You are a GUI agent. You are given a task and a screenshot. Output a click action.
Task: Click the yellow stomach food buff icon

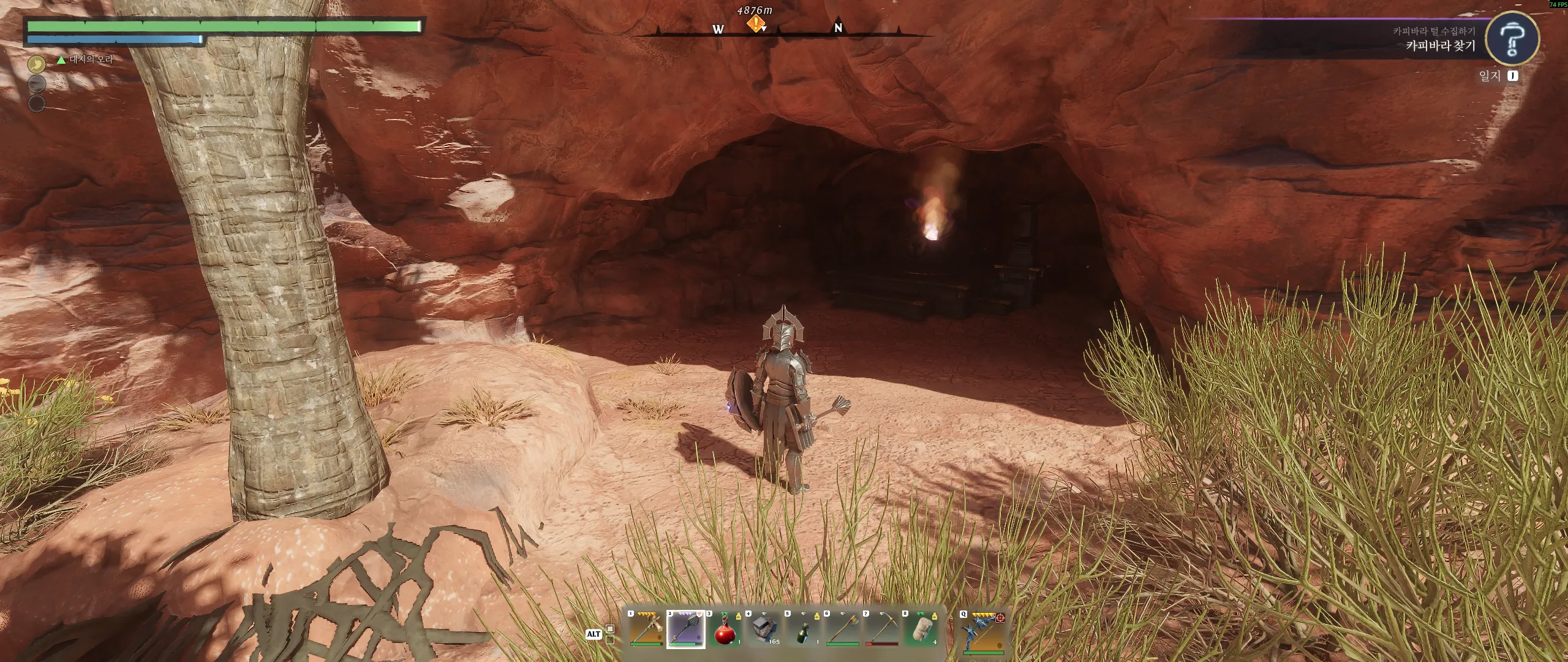[x=37, y=63]
